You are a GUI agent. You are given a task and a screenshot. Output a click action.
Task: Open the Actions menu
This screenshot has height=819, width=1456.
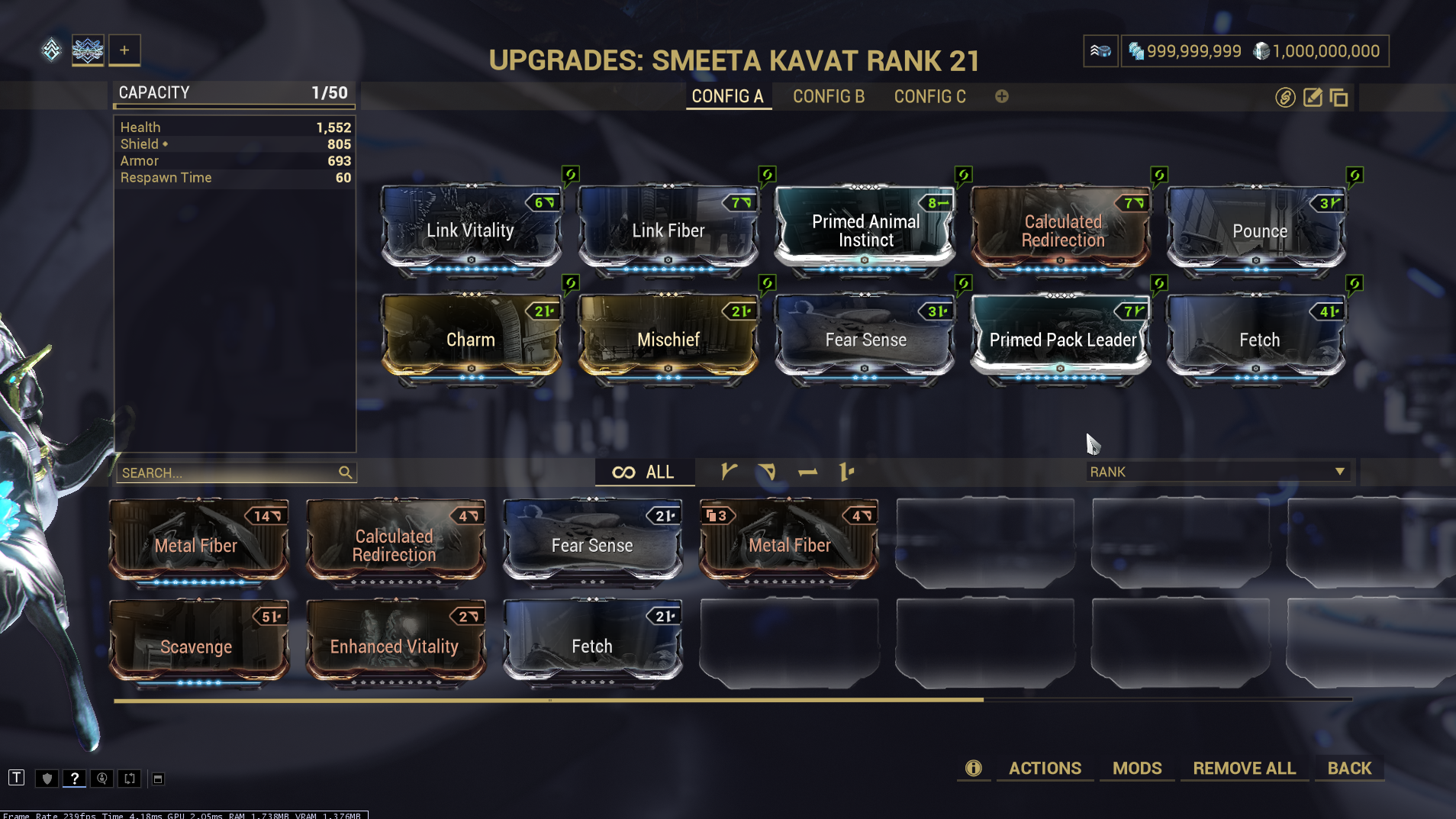[1045, 768]
